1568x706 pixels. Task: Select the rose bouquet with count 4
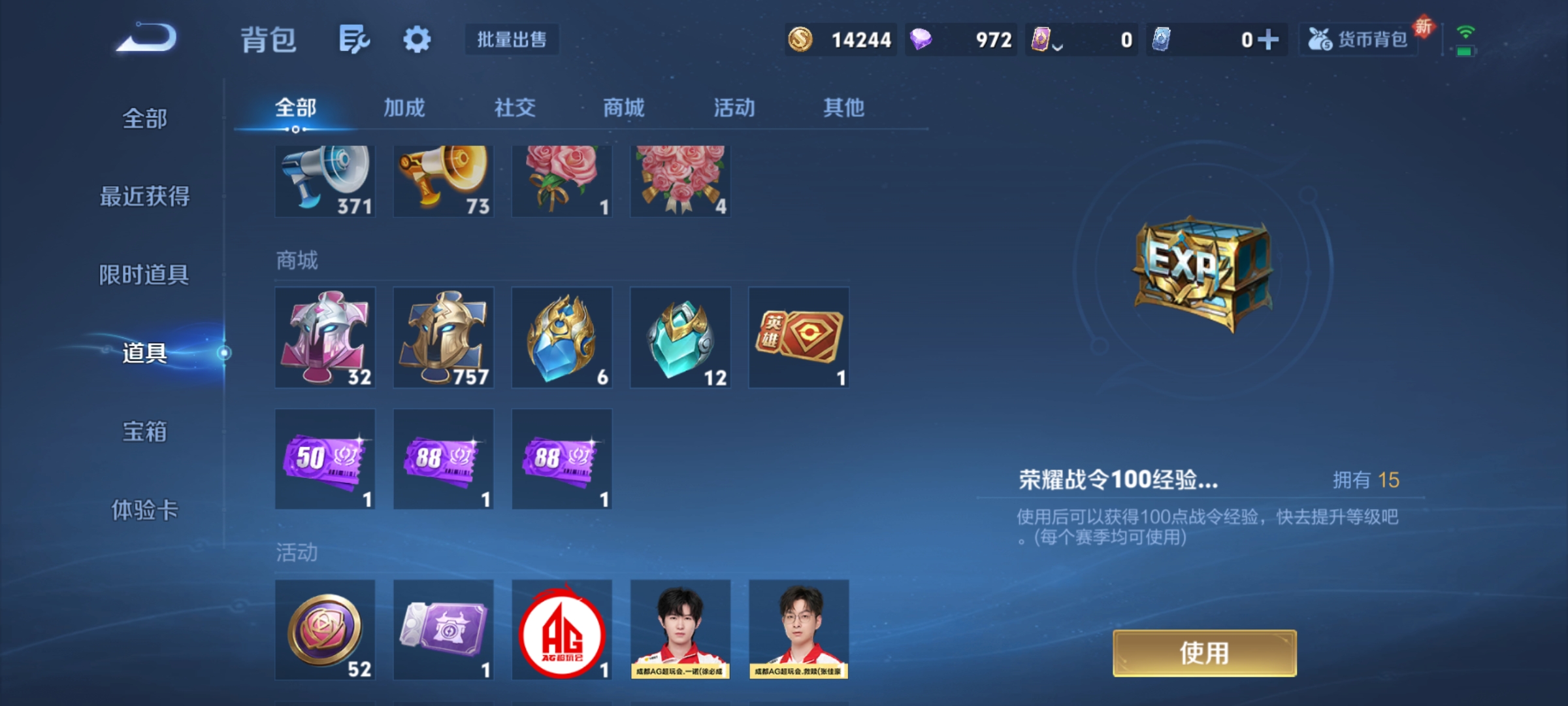click(x=679, y=181)
